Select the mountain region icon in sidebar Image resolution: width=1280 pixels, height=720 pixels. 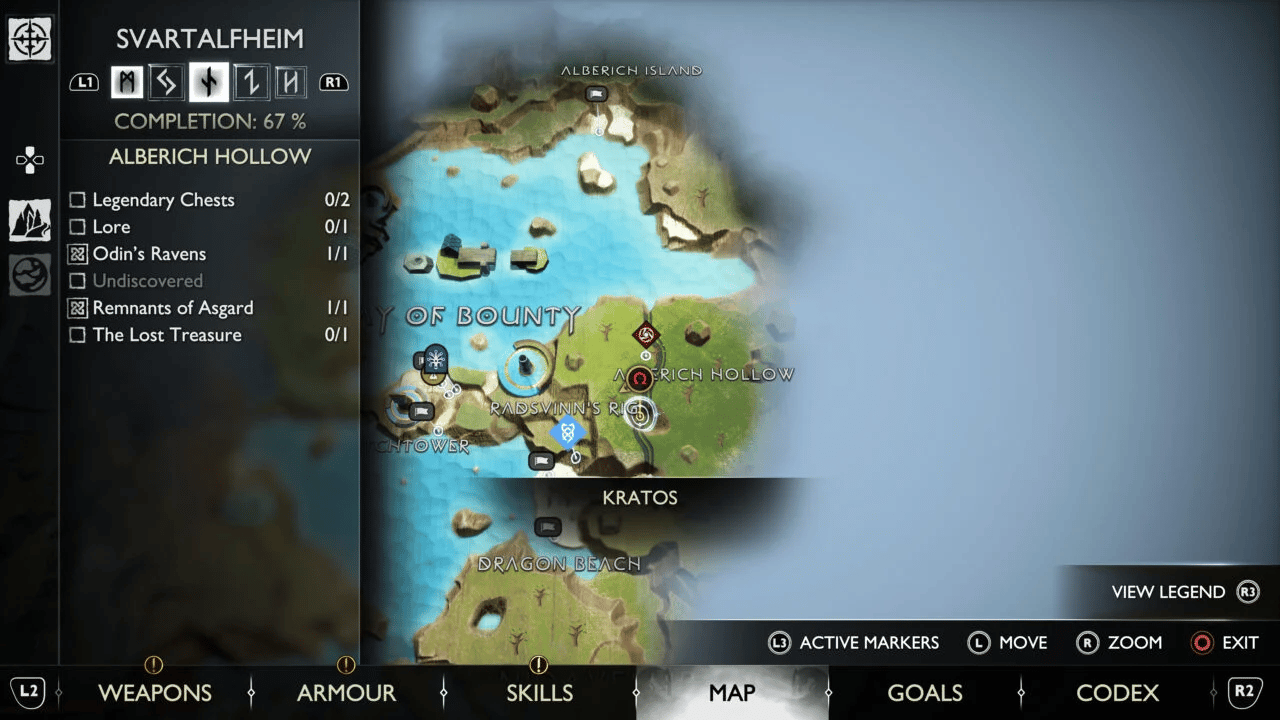click(30, 220)
